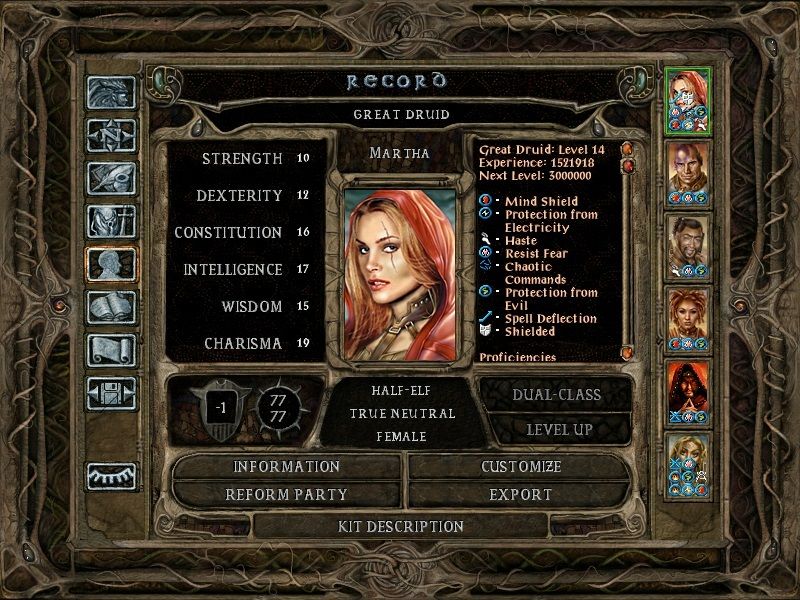
Task: Select the dark-haired bearded man's portrait
Action: tap(688, 247)
